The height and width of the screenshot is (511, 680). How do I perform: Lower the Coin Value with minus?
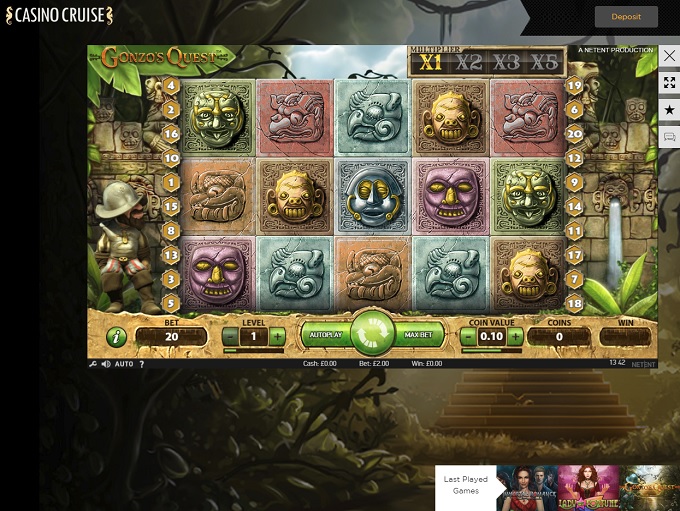(x=469, y=337)
